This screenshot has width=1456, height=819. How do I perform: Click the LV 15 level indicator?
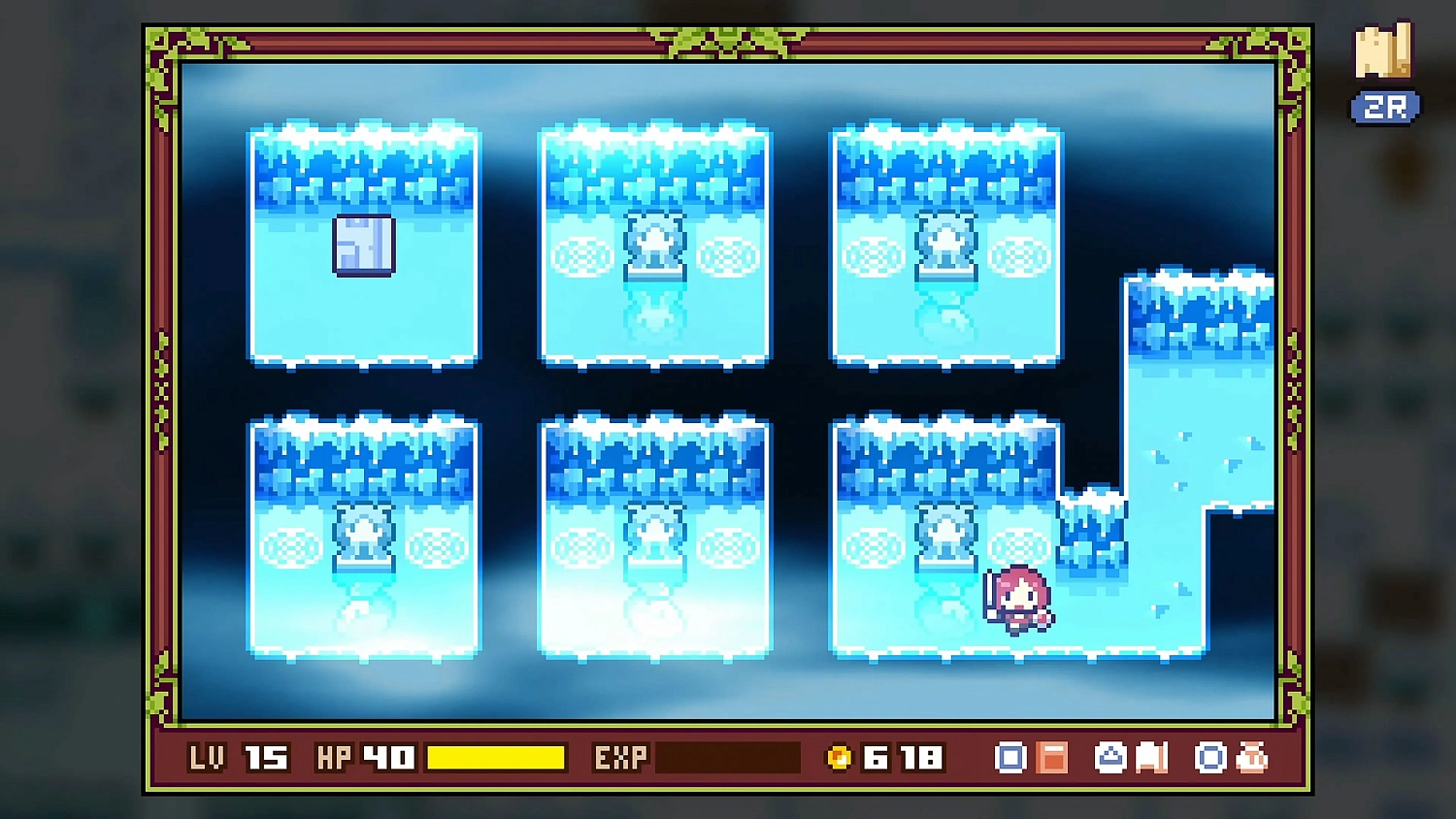[239, 757]
